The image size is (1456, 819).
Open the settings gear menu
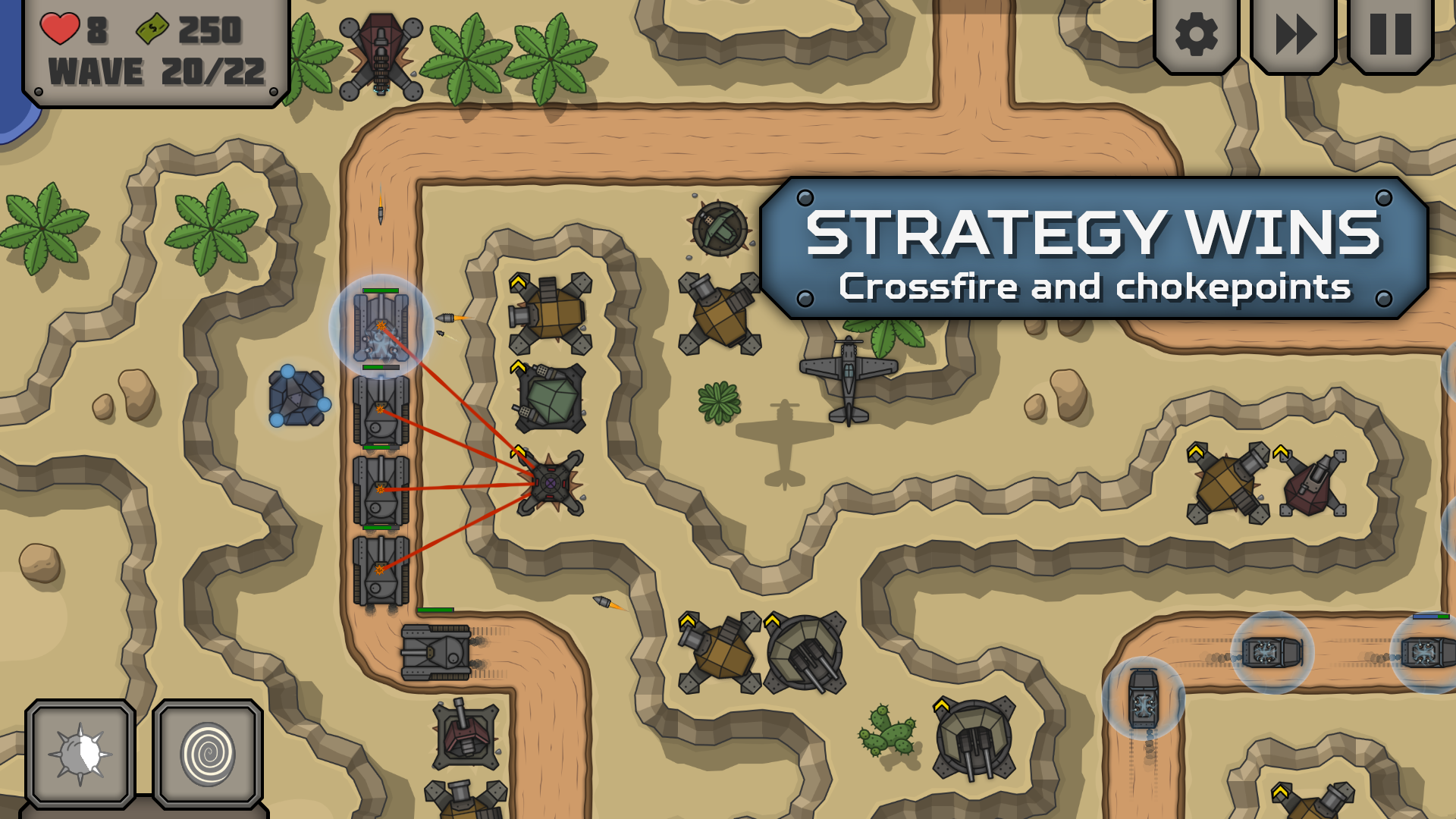click(x=1196, y=34)
